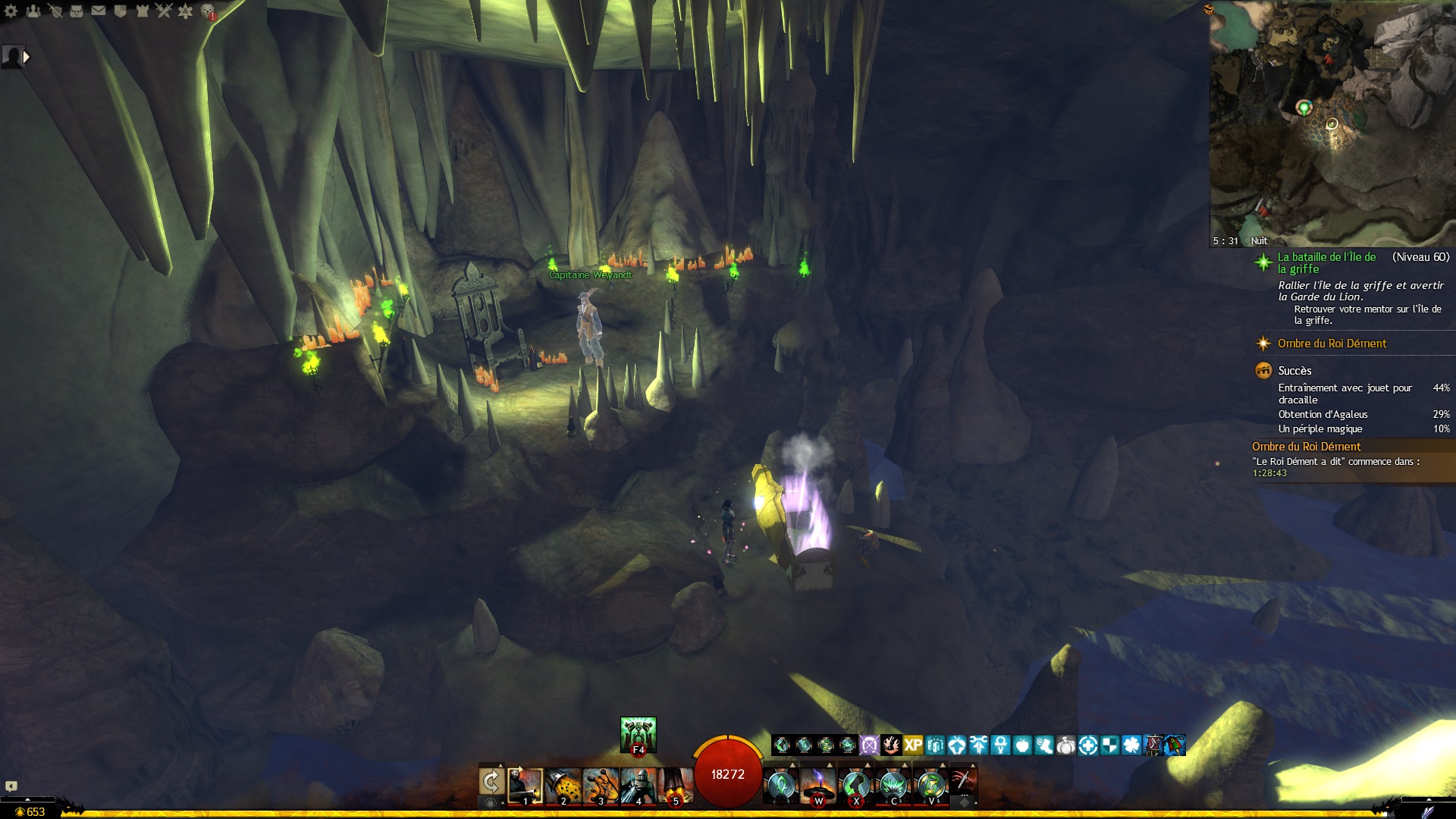Activate the F4 green golem toolbelt skill

tap(638, 735)
